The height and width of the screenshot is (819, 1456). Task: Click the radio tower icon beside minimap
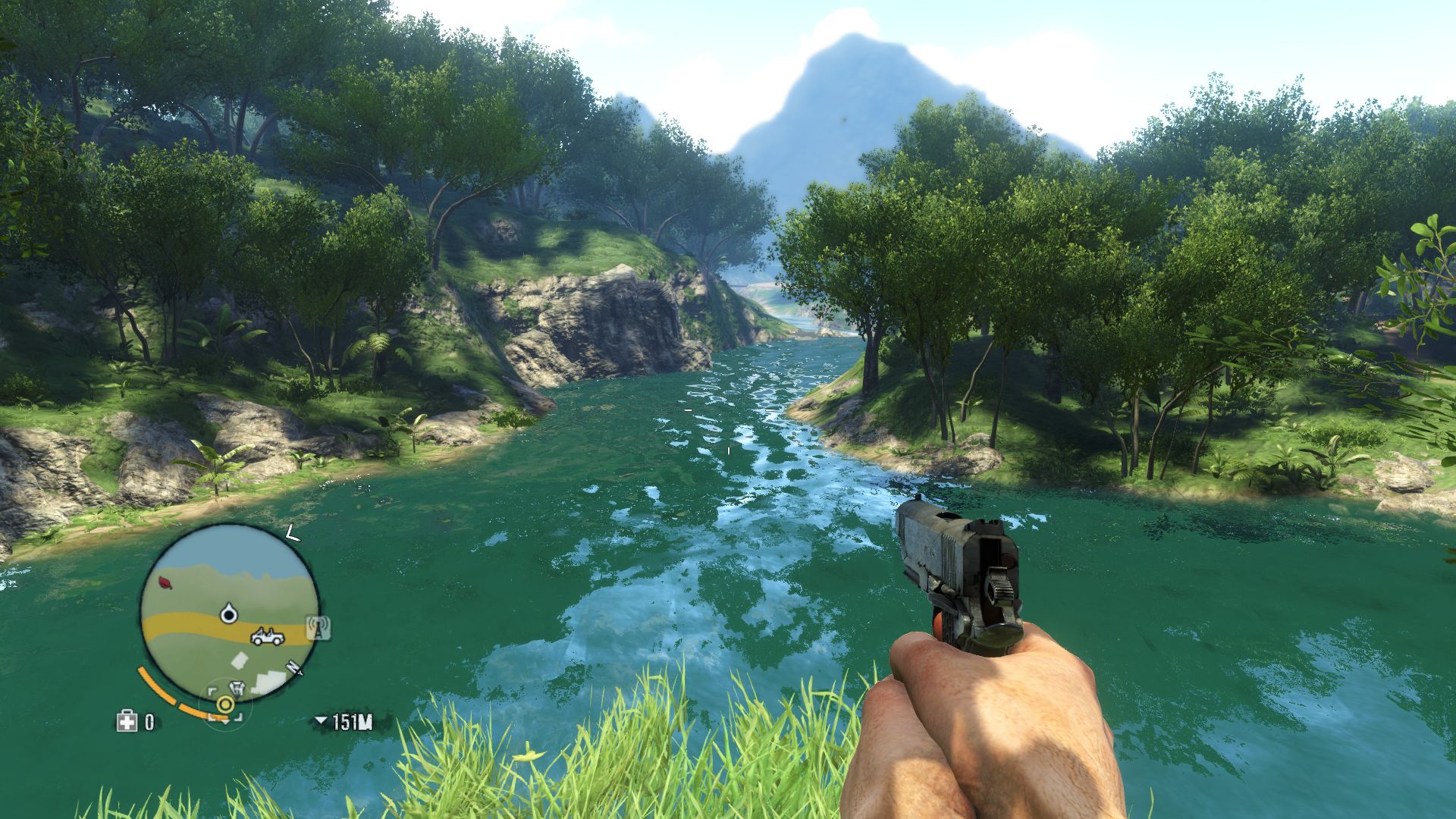318,628
